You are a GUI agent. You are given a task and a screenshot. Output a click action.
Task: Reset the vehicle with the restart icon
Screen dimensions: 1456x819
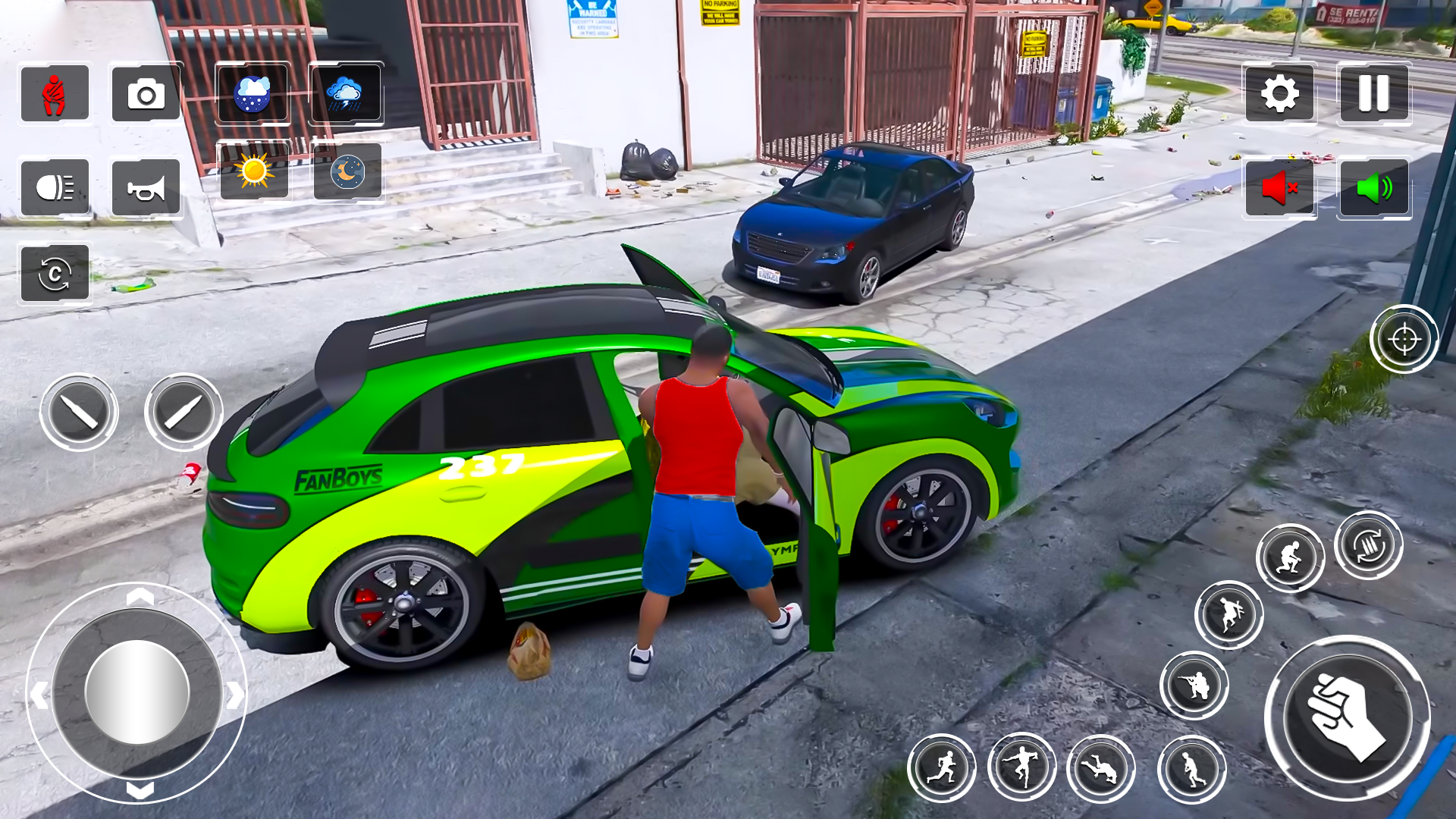click(x=55, y=275)
